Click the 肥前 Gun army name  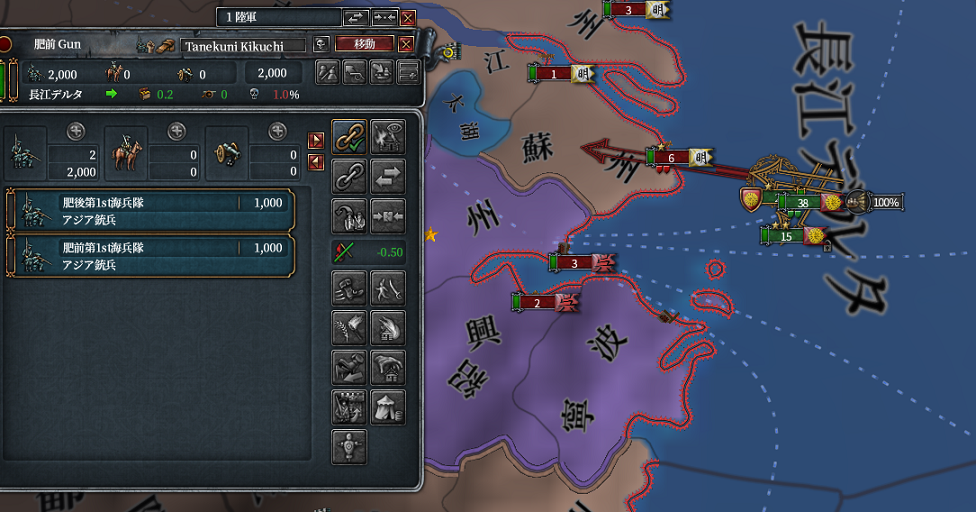coord(57,44)
